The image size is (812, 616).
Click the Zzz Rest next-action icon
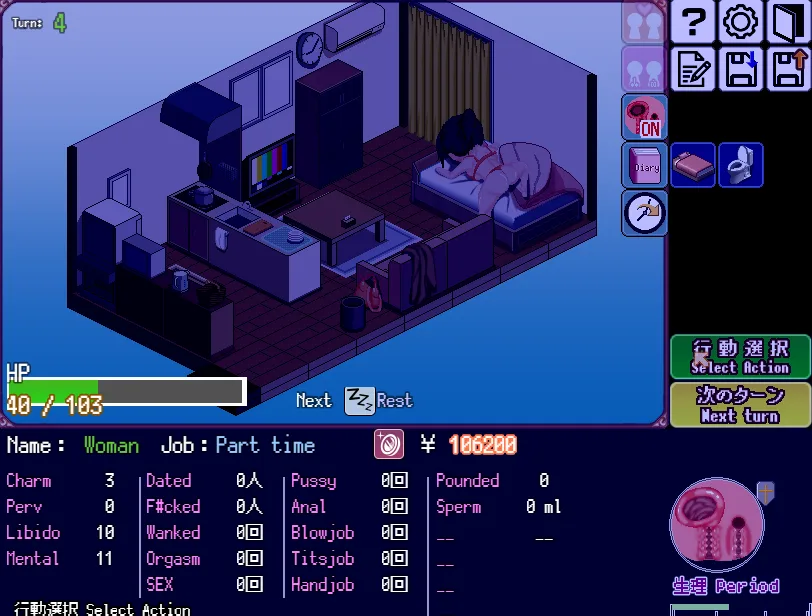[x=360, y=401]
